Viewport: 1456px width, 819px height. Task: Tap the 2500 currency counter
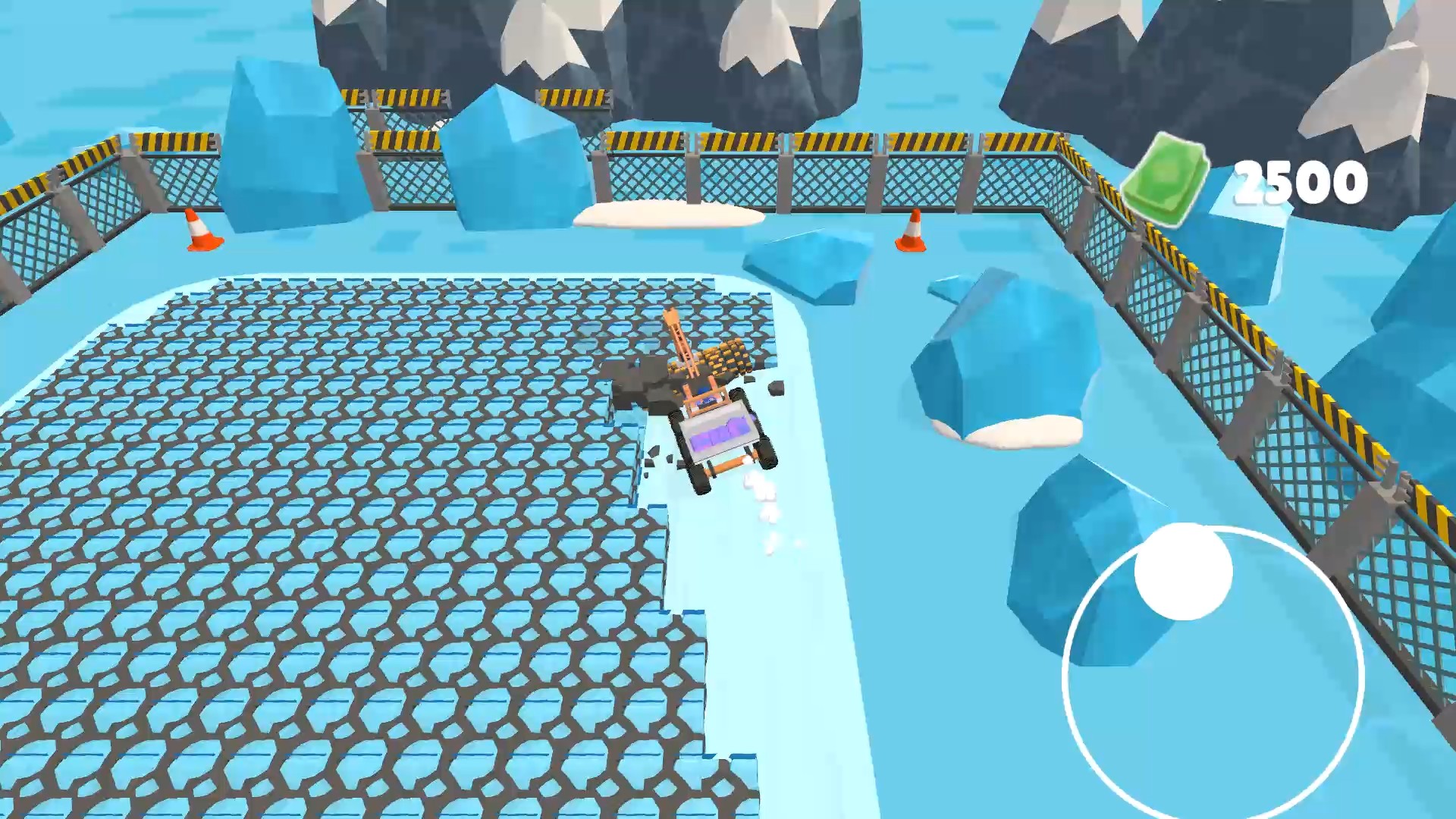pos(1302,180)
